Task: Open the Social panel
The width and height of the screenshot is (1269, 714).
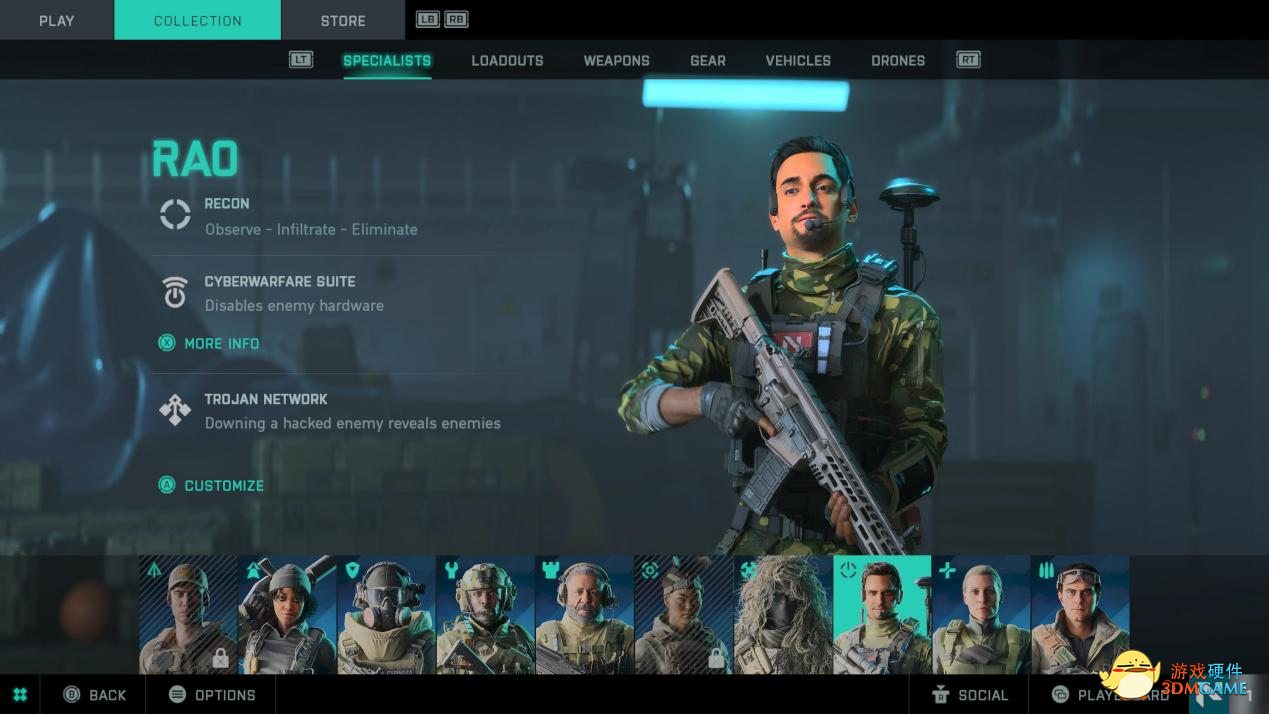Action: [x=970, y=695]
